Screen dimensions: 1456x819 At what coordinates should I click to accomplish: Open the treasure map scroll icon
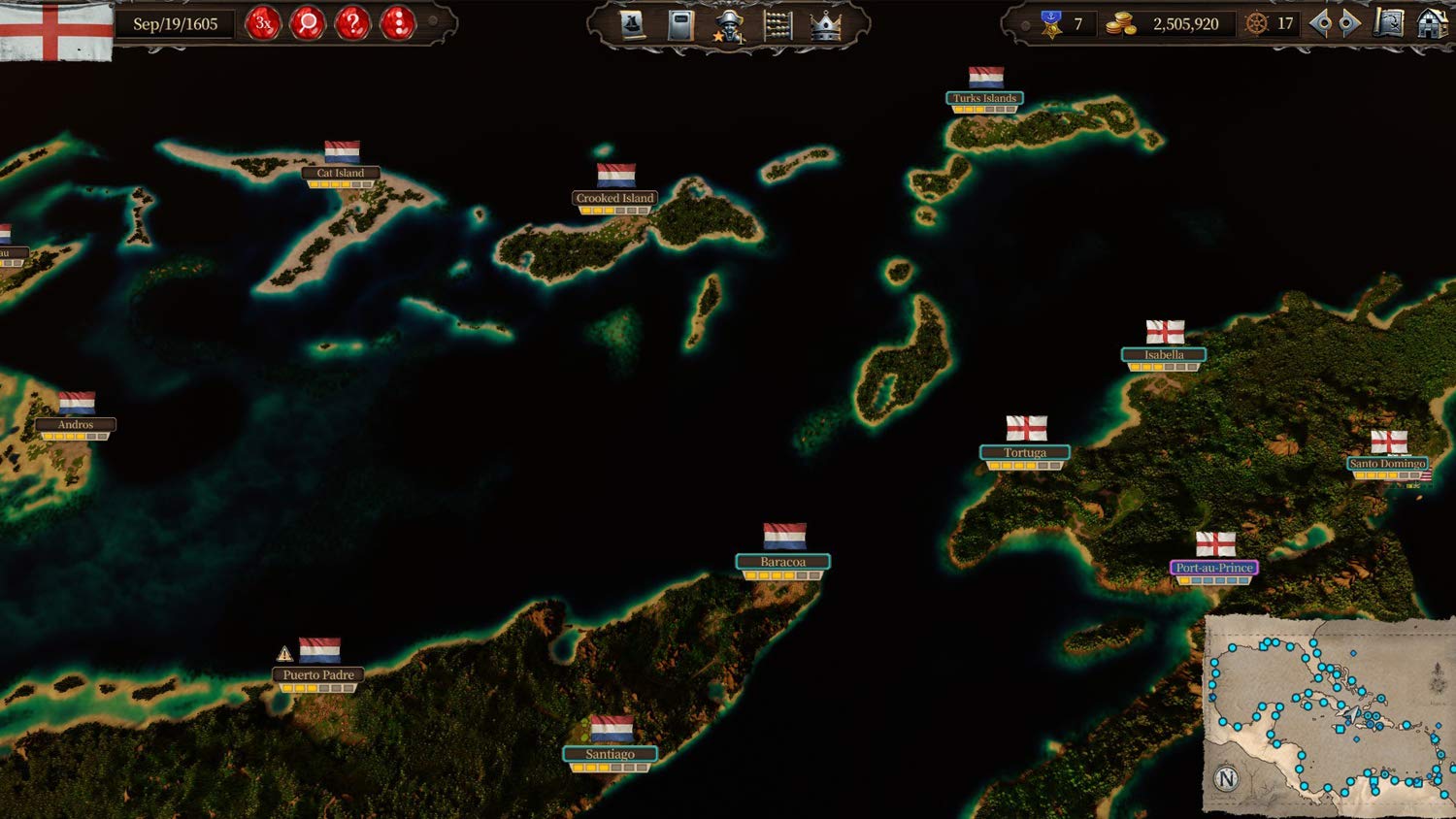(1389, 24)
